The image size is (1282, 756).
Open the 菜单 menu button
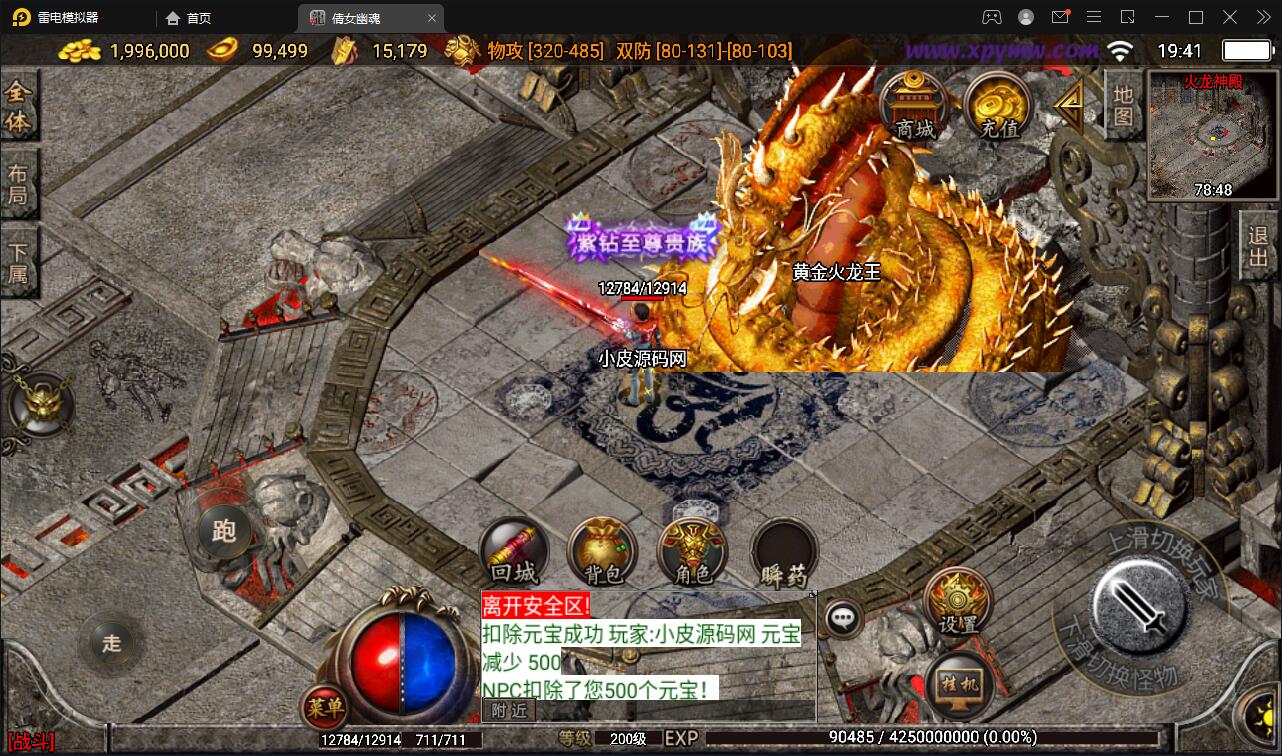point(325,708)
